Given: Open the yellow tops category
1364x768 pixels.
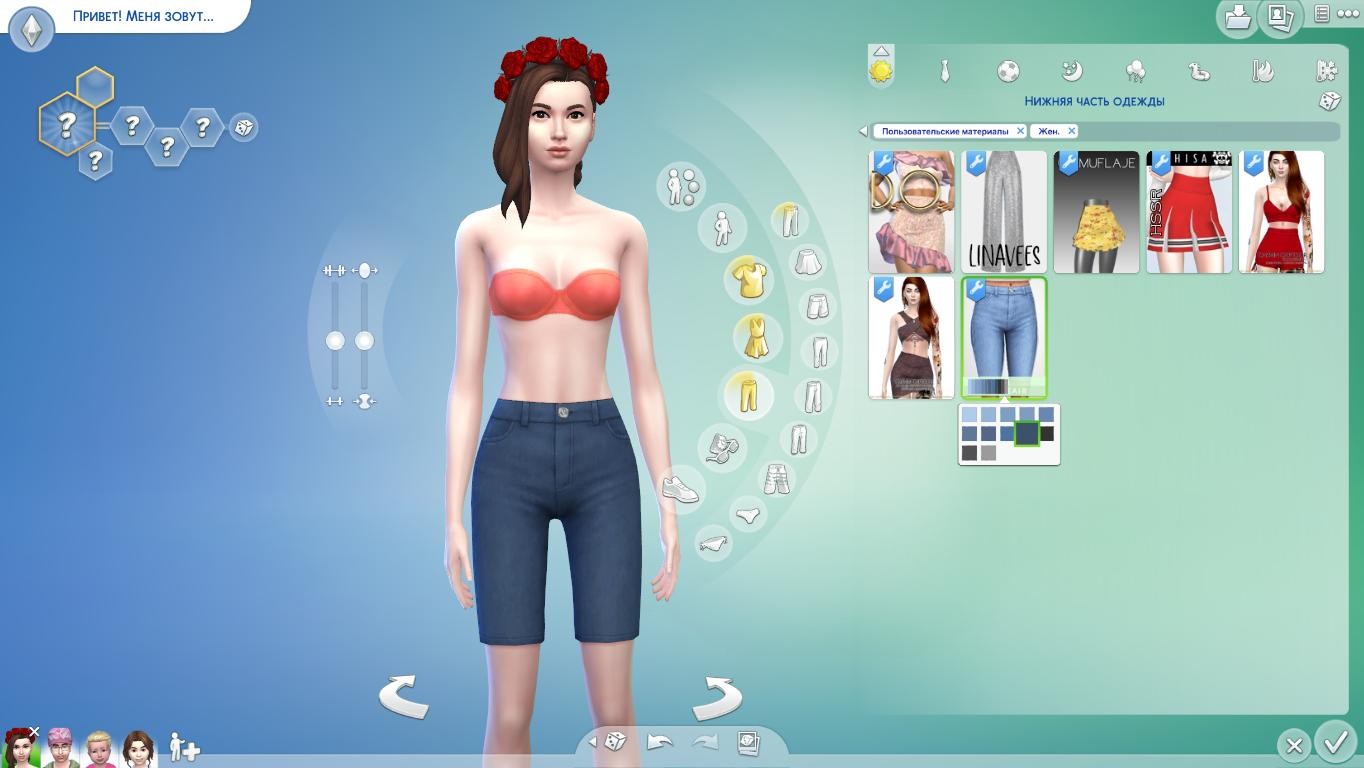Looking at the screenshot, I should (748, 279).
